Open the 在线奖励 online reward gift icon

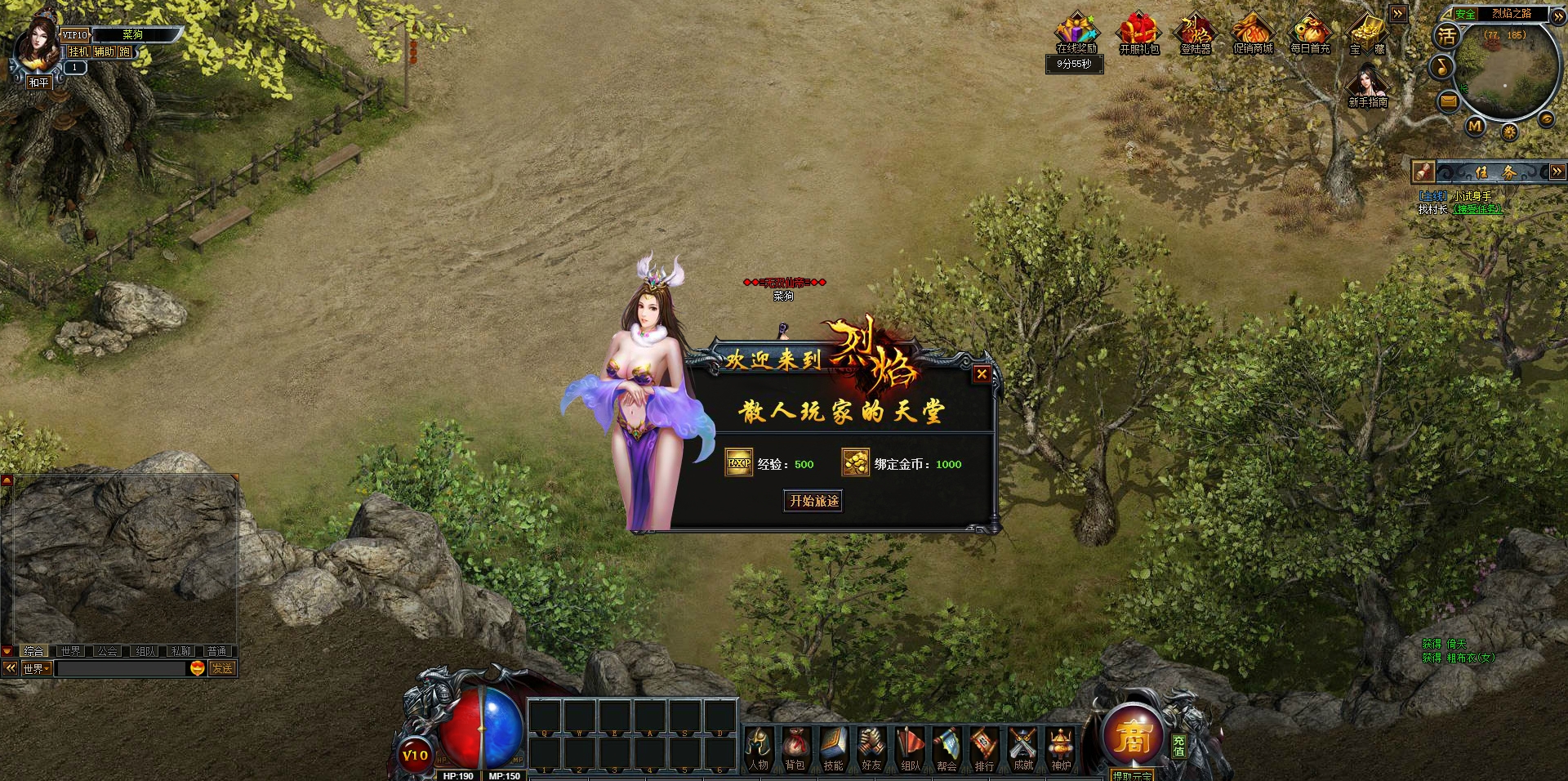[1076, 33]
